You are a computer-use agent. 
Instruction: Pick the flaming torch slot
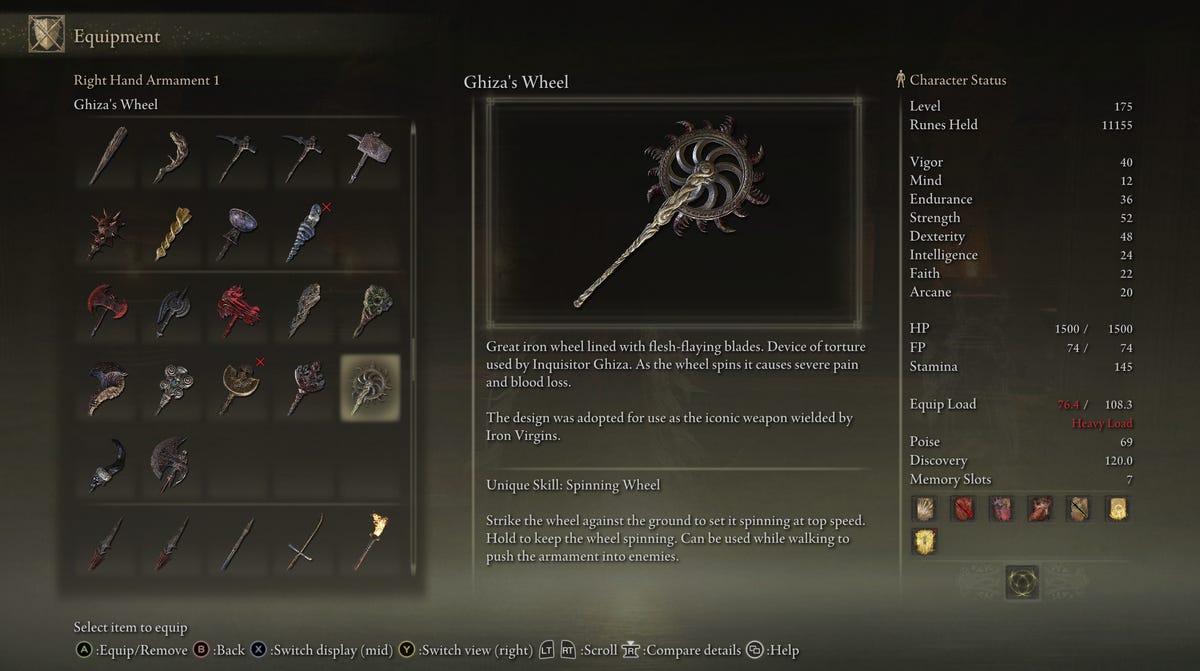click(x=369, y=540)
